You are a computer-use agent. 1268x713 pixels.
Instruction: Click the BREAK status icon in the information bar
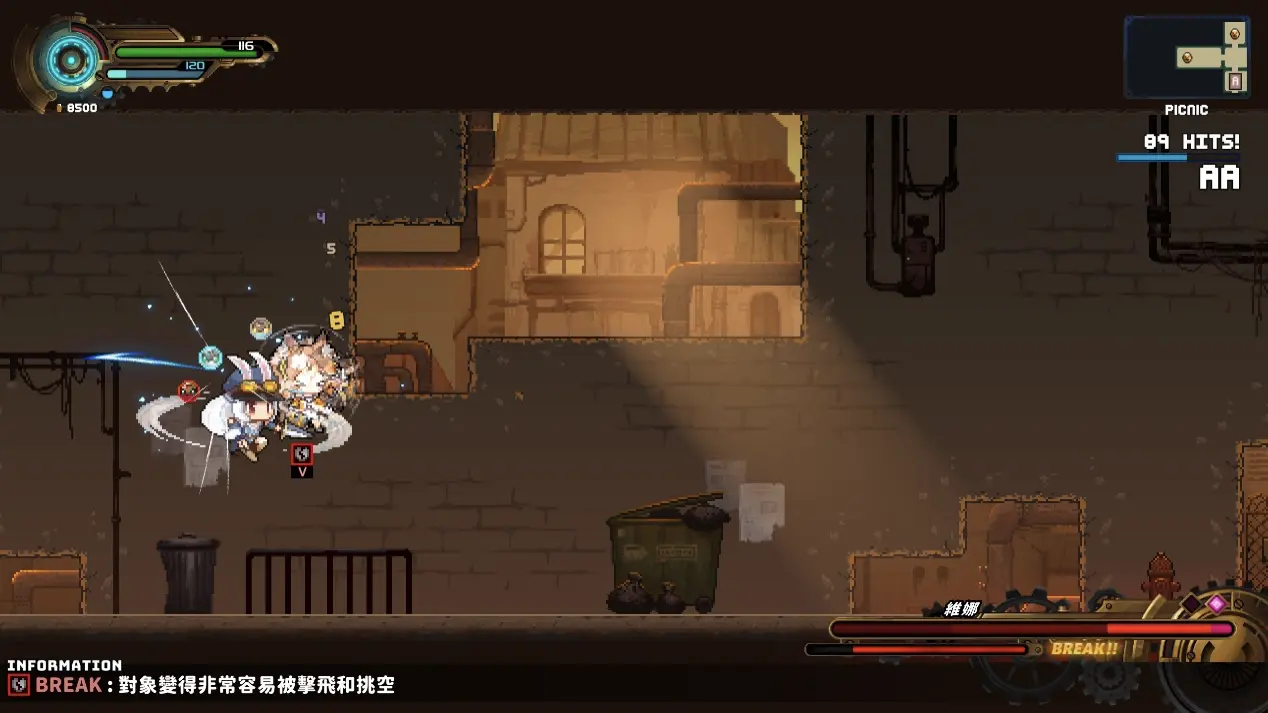pos(19,686)
